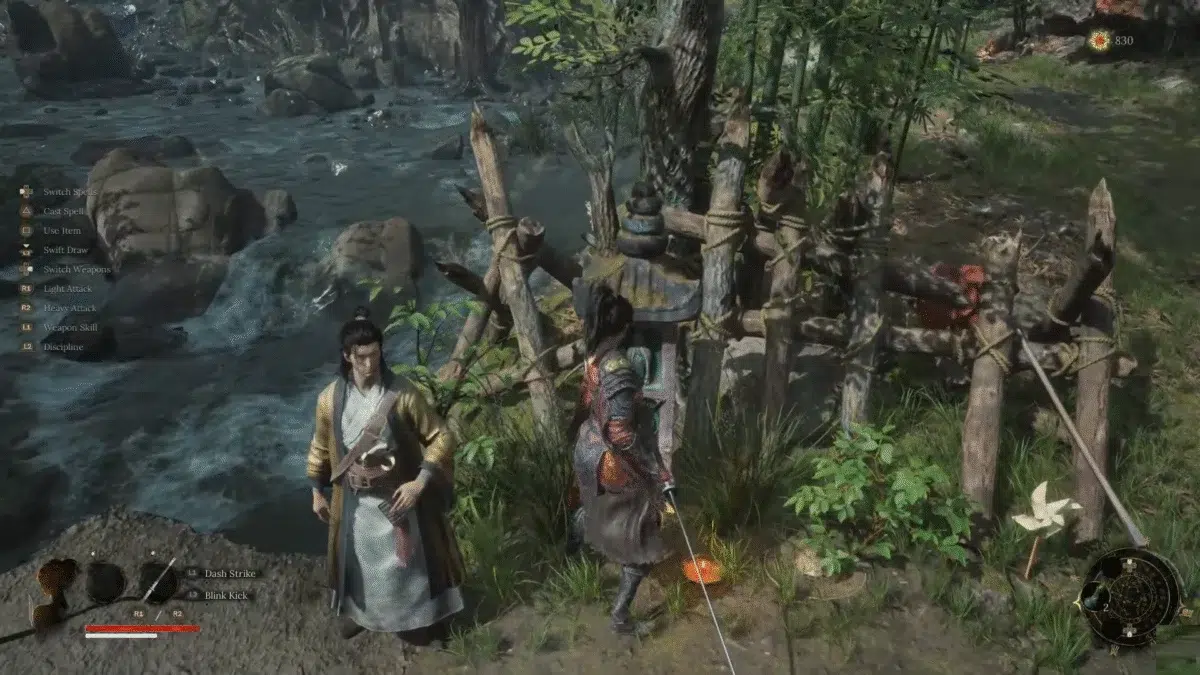This screenshot has height=675, width=1200.
Task: Select the equipped sword weapon slot
Action: click(158, 580)
